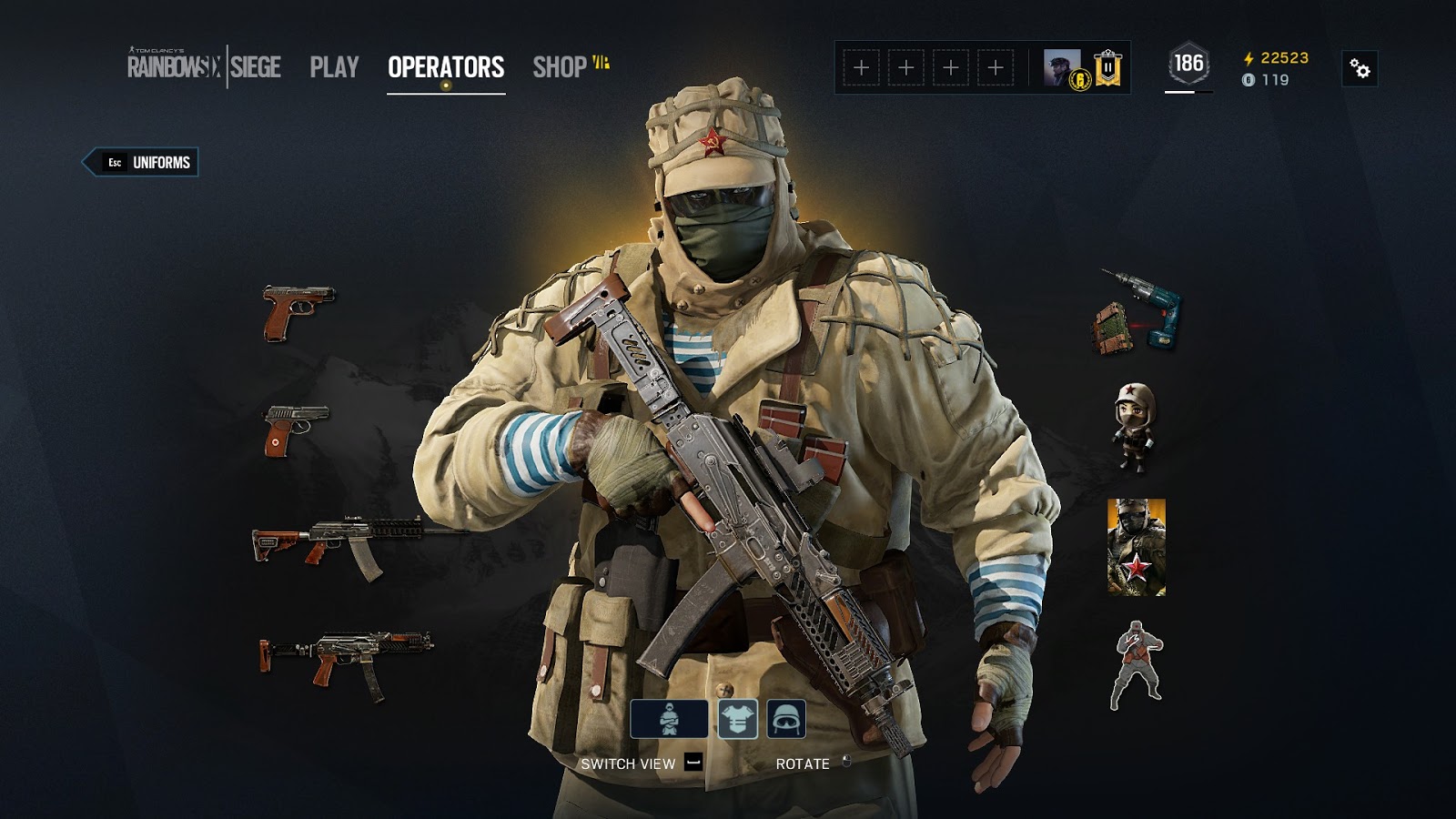Image resolution: width=1456 pixels, height=819 pixels.
Task: Expand the second empty loadout slot
Action: (907, 66)
